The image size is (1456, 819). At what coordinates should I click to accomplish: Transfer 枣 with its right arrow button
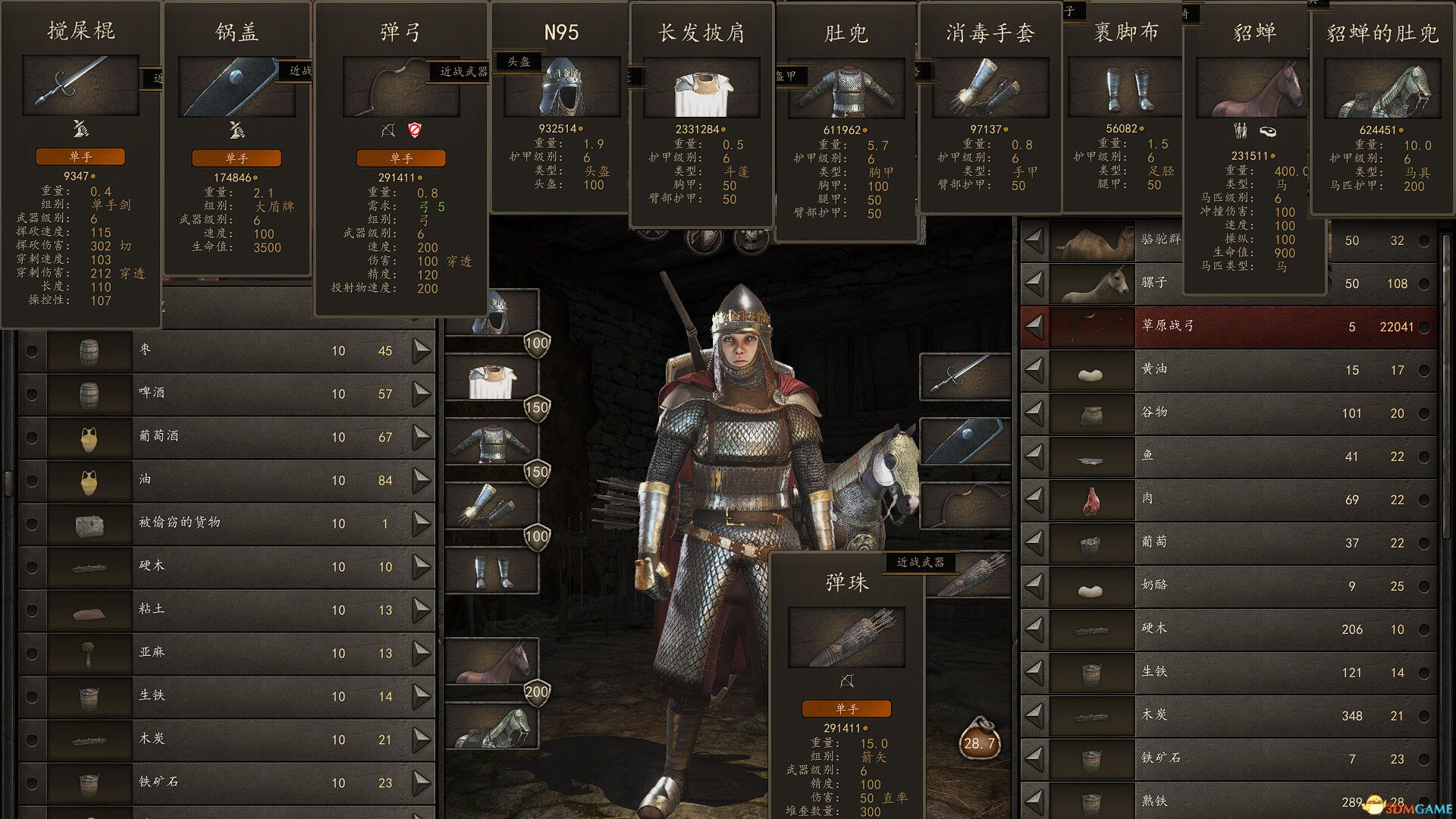point(422,350)
